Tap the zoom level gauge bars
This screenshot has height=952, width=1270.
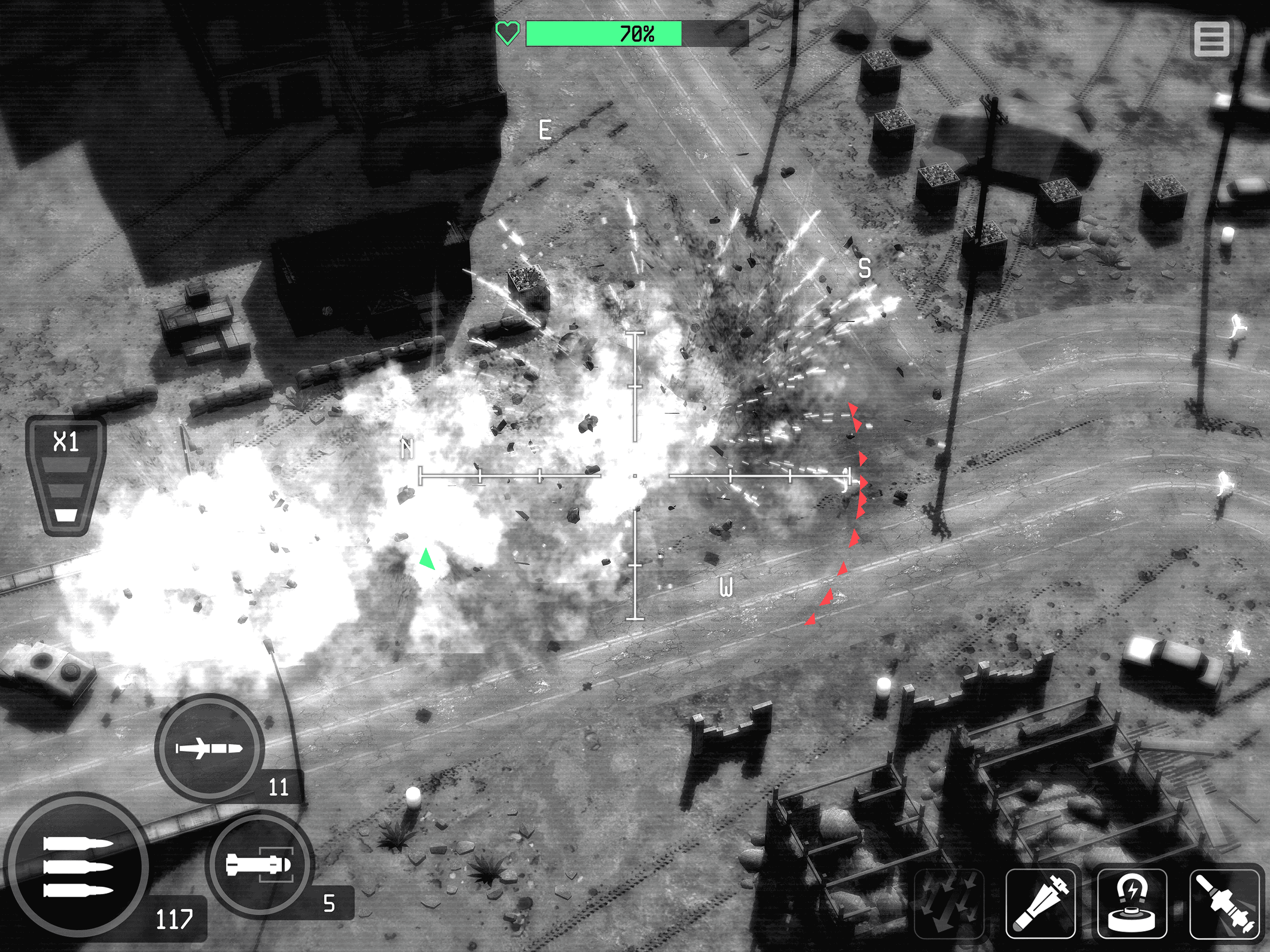[x=66, y=491]
